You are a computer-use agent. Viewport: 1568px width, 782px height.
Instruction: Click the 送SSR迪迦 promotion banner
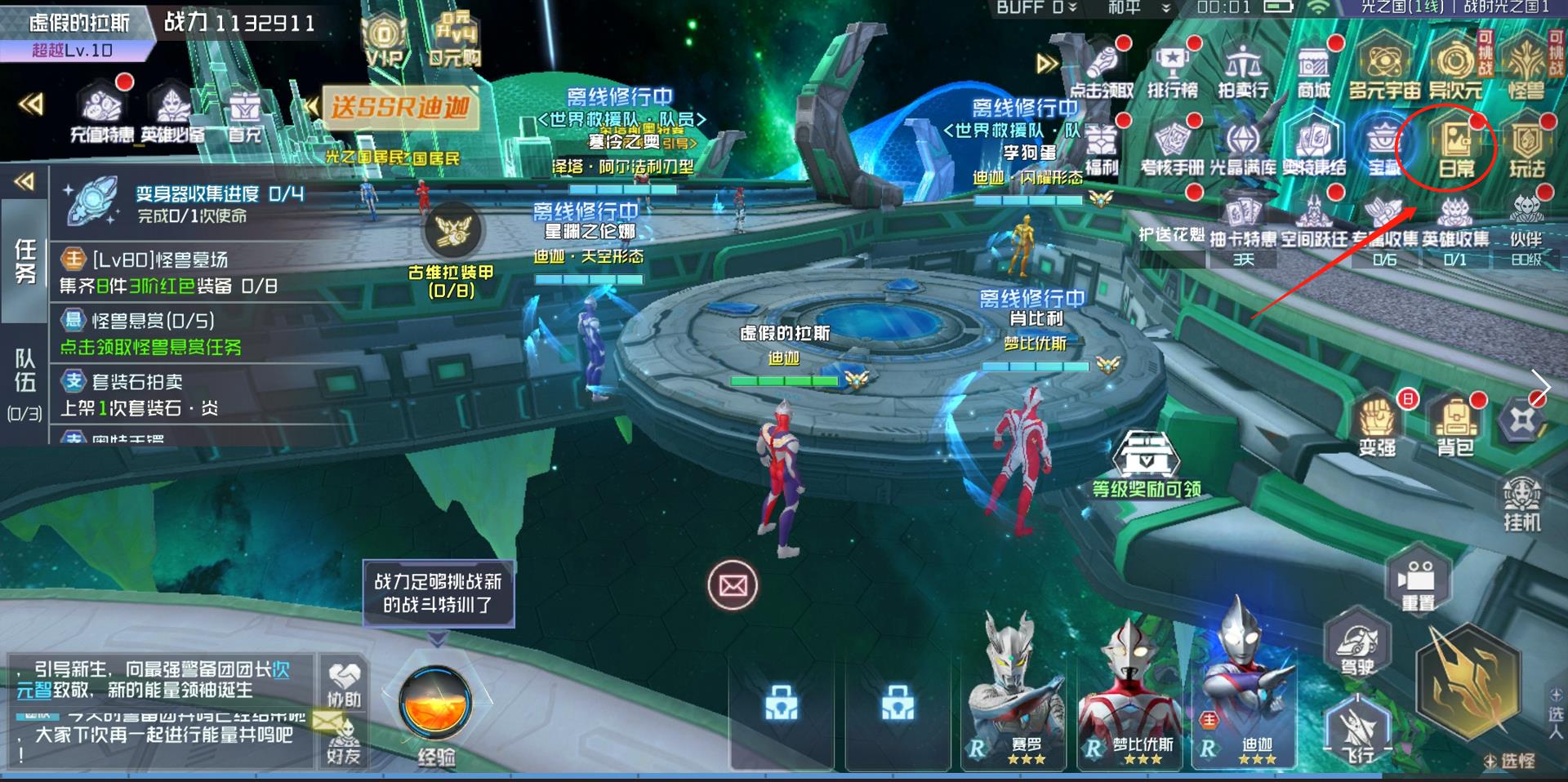tap(399, 107)
